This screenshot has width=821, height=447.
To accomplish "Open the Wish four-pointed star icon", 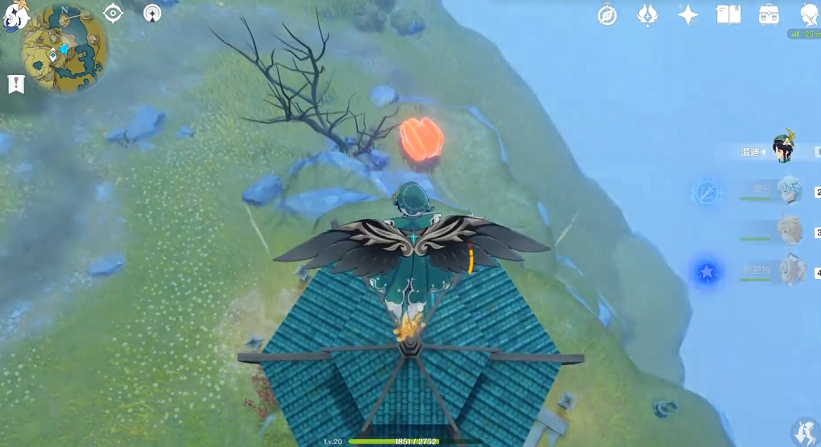I will 688,14.
